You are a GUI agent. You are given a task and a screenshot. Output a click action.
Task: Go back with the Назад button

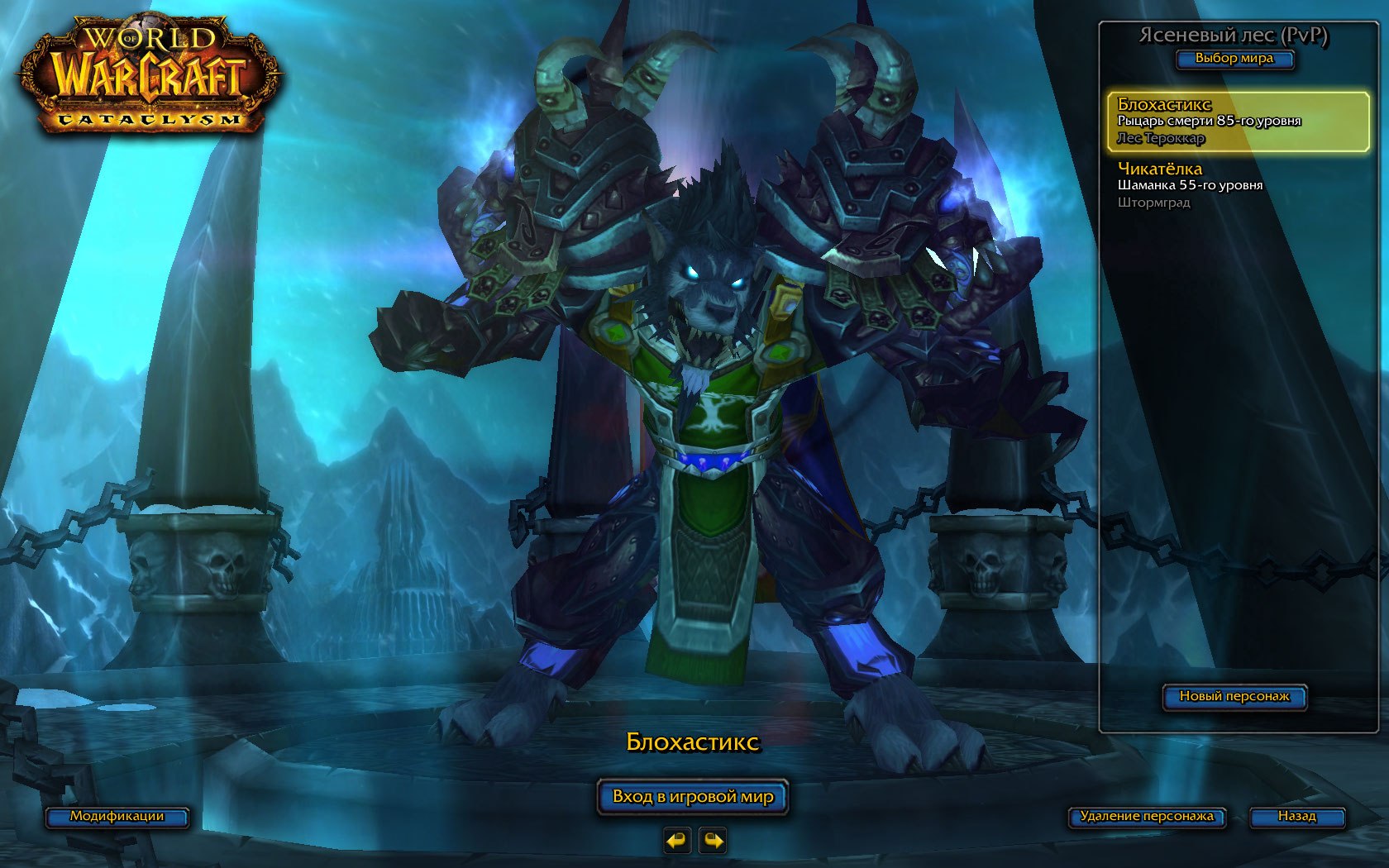(1296, 817)
